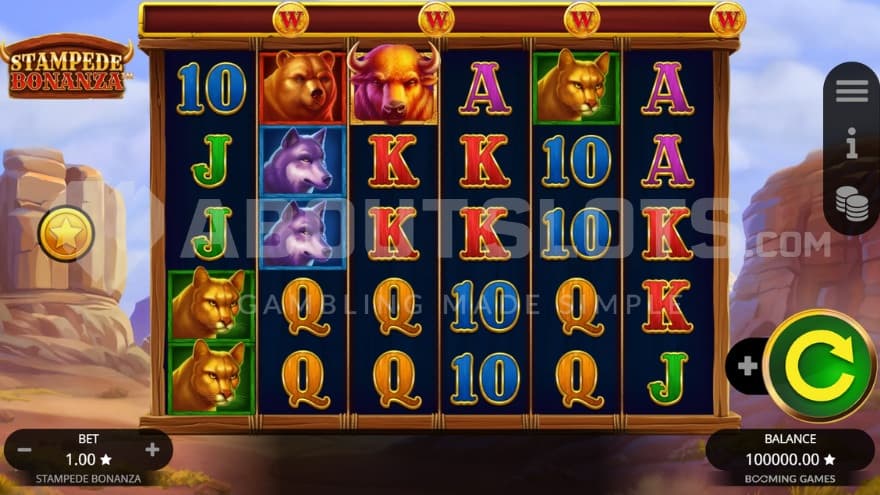The image size is (880, 495).
Task: Open the hamburger menu
Action: click(x=851, y=91)
